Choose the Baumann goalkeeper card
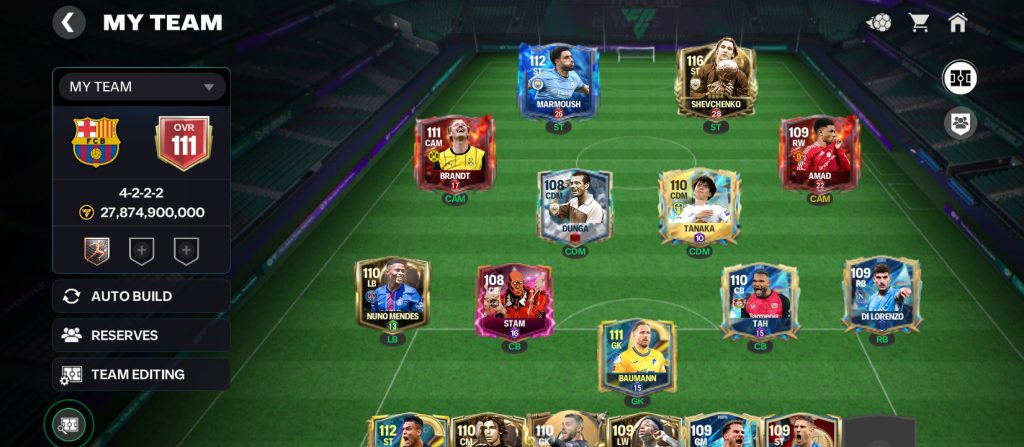The width and height of the screenshot is (1024, 447). click(x=638, y=355)
